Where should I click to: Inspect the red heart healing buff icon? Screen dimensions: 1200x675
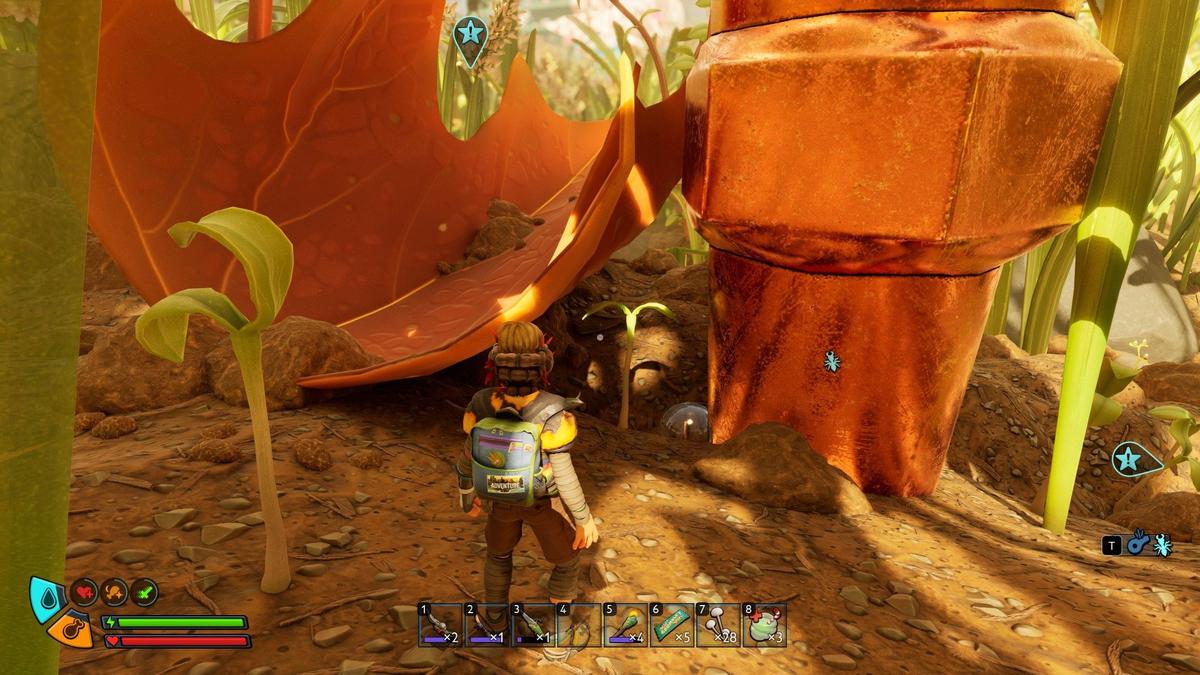84,592
